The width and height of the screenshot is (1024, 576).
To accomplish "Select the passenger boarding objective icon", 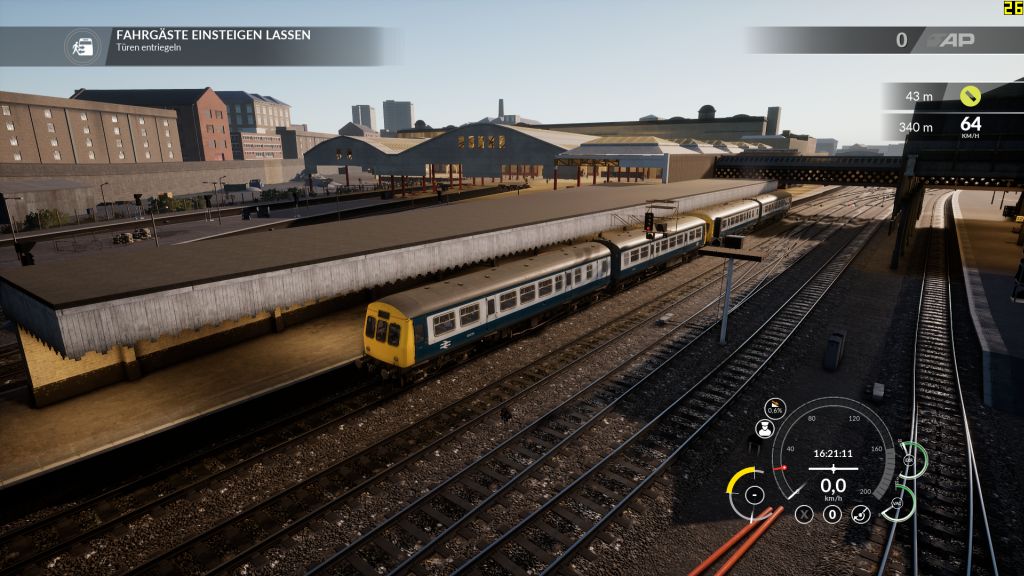I will coord(83,46).
